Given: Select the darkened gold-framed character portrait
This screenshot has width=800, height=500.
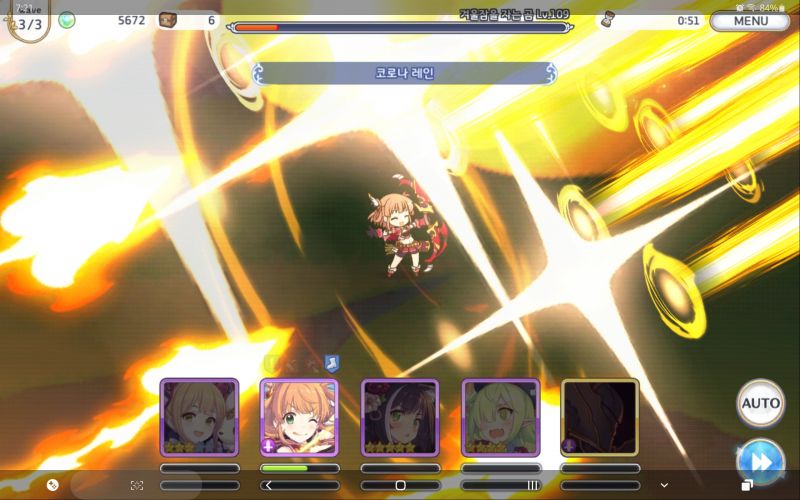Looking at the screenshot, I should 600,417.
